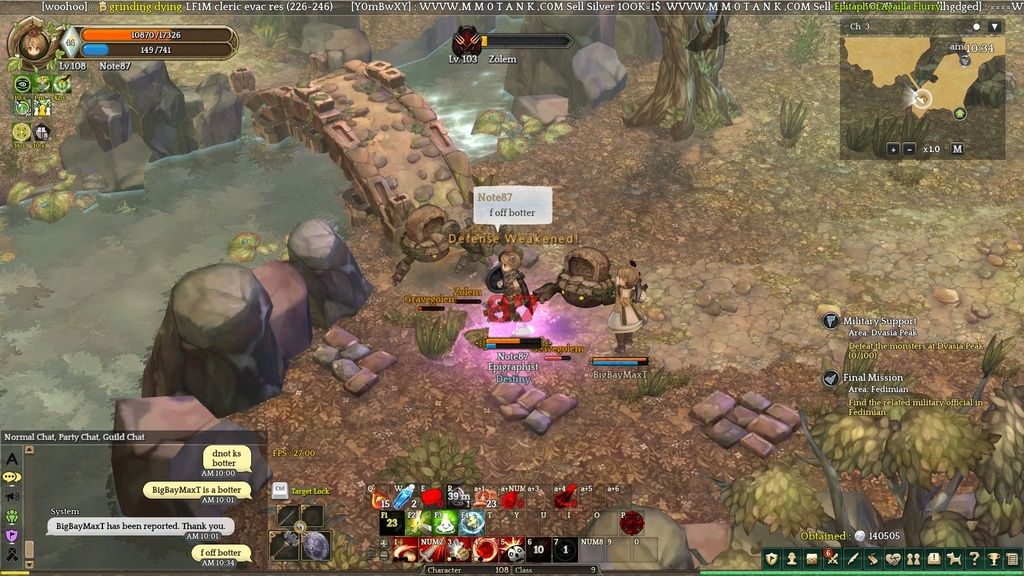Open the treasure chest inventory icon
The height and width of the screenshot is (576, 1024).
click(x=811, y=558)
